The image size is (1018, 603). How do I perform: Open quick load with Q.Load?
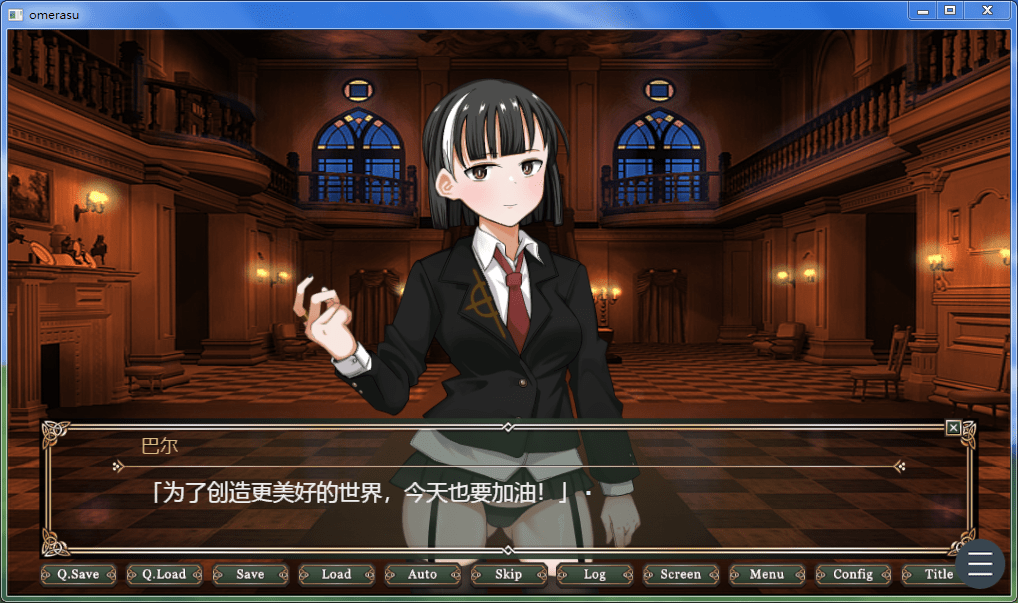point(164,574)
